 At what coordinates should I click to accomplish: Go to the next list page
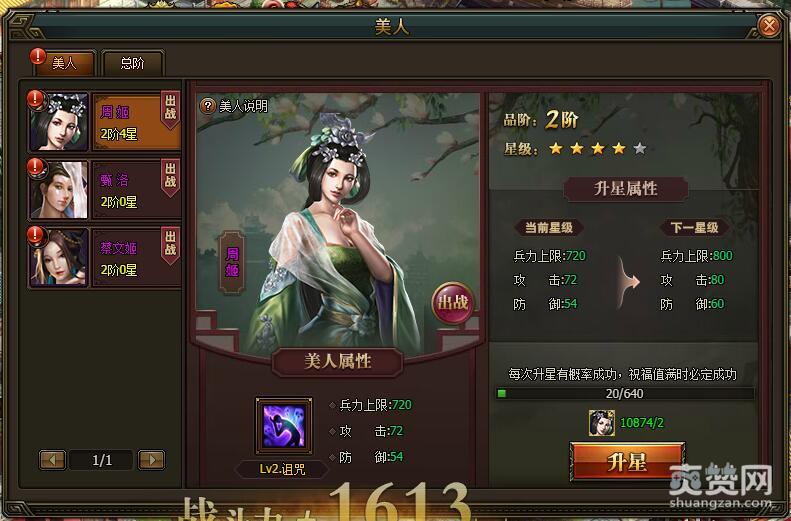(151, 460)
